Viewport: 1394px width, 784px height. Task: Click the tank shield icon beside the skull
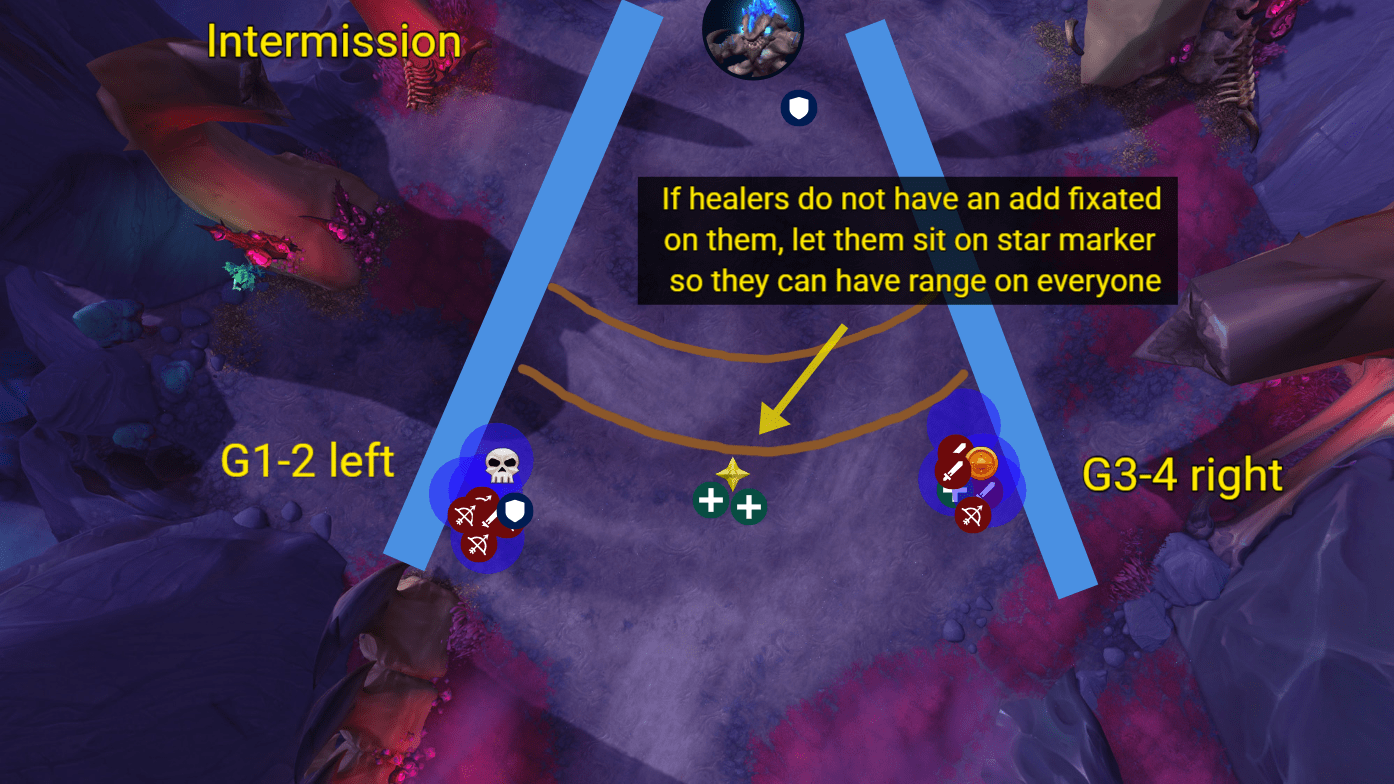click(x=514, y=512)
